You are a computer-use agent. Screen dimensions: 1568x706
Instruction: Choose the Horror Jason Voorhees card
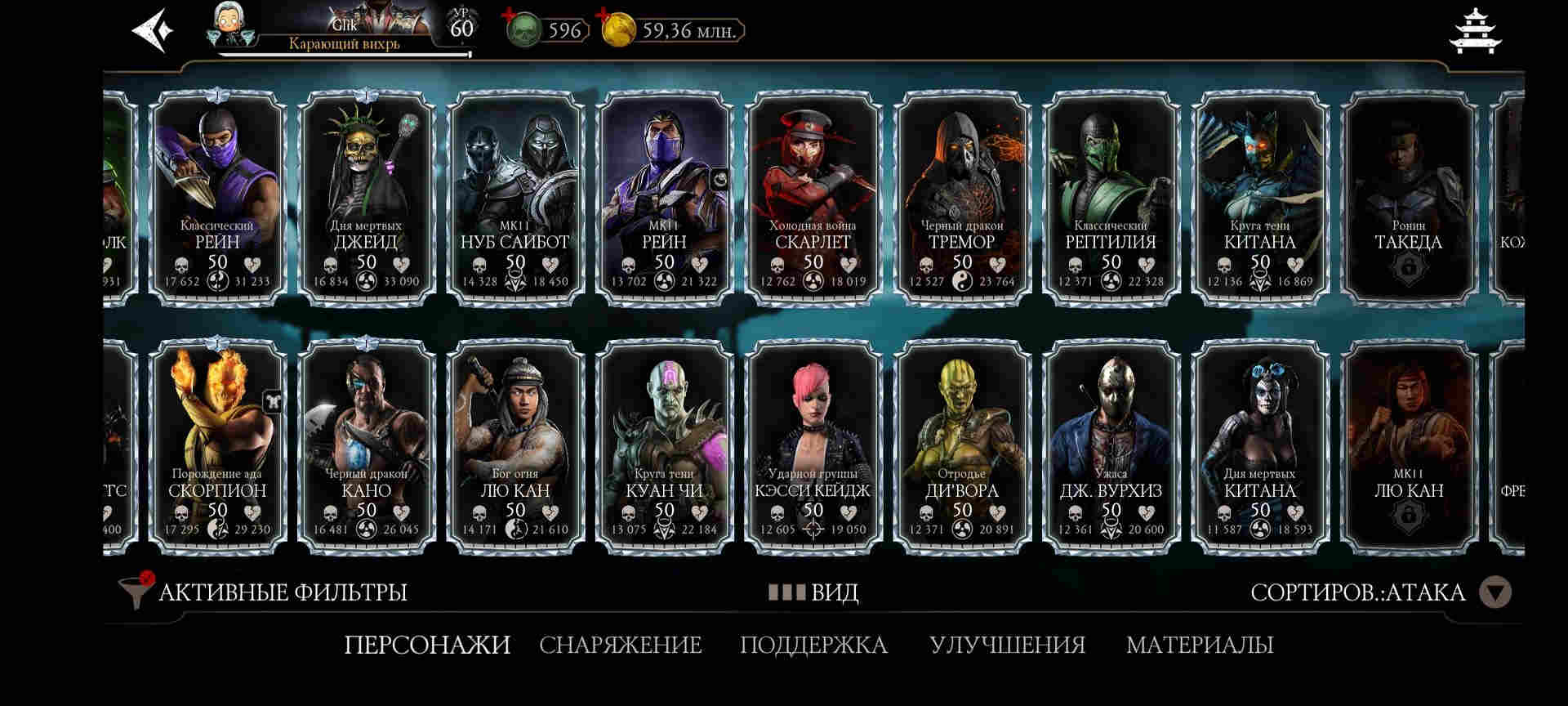point(1111,446)
